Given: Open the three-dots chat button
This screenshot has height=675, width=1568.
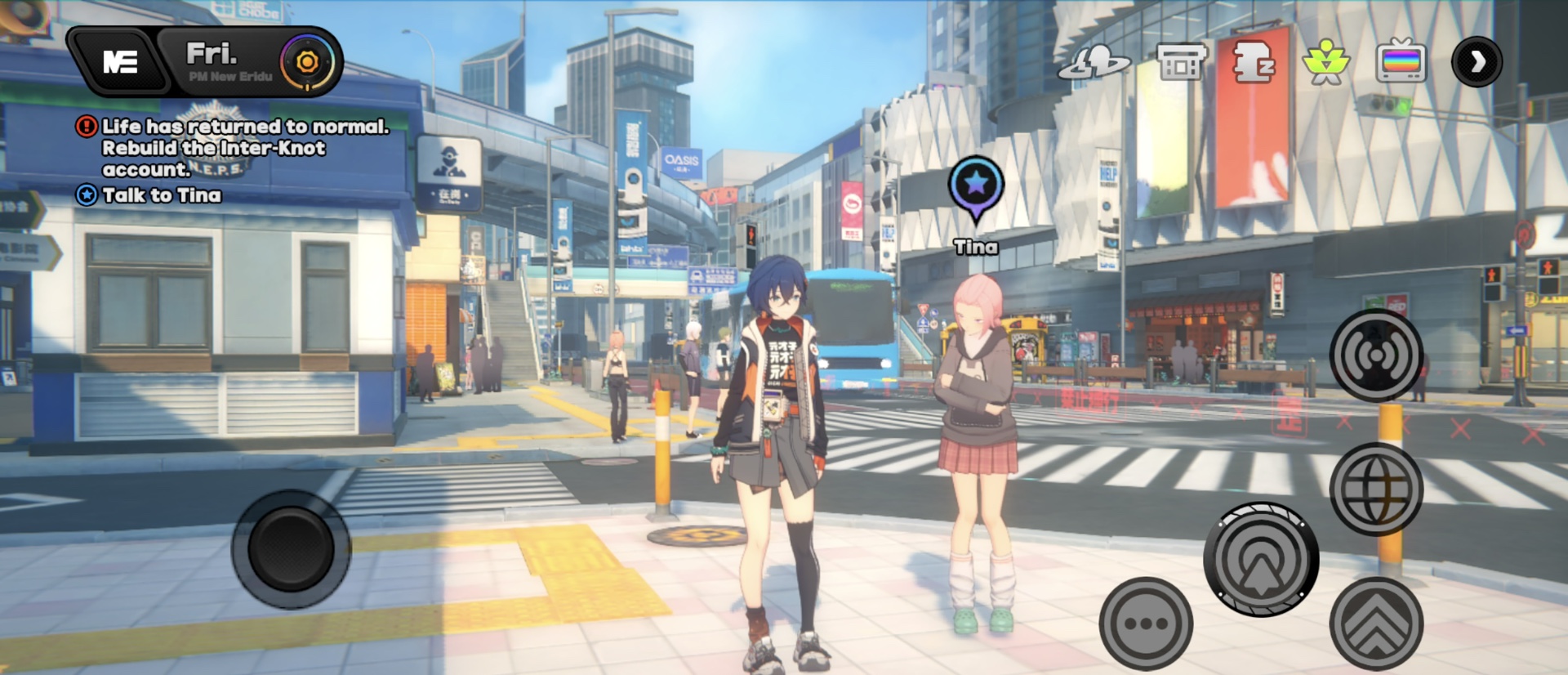Looking at the screenshot, I should tap(1146, 624).
